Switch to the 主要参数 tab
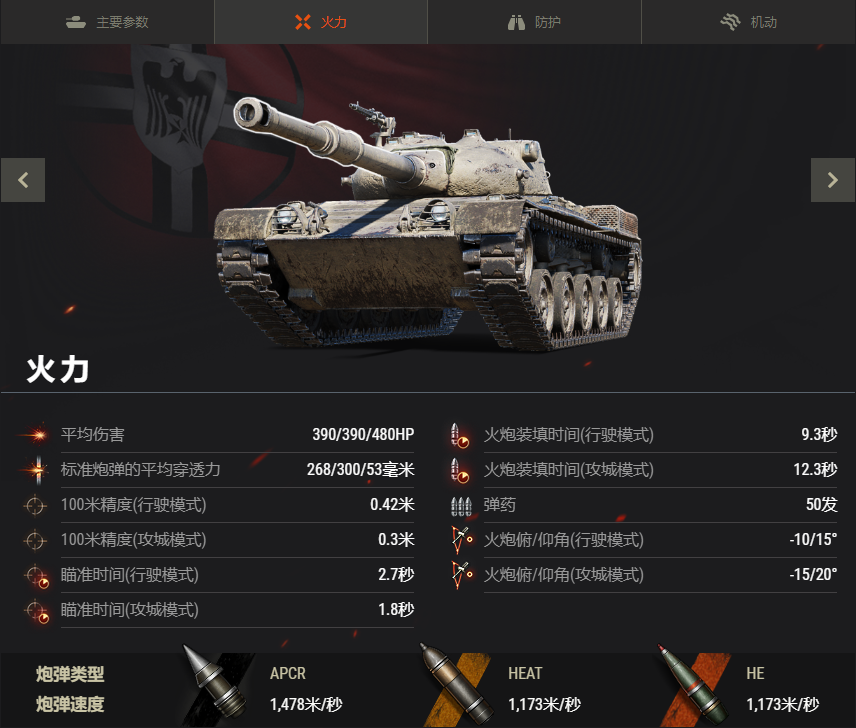This screenshot has height=728, width=856. pyautogui.click(x=107, y=22)
